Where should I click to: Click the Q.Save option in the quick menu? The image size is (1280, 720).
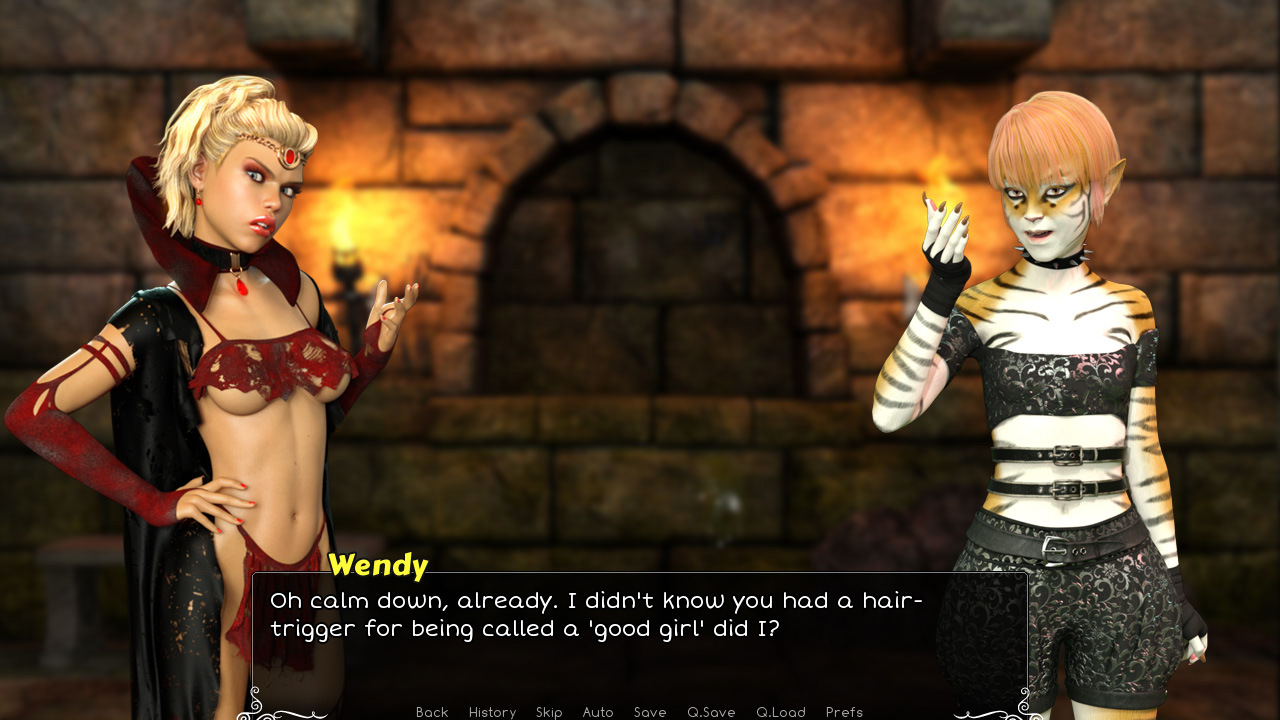pos(711,712)
